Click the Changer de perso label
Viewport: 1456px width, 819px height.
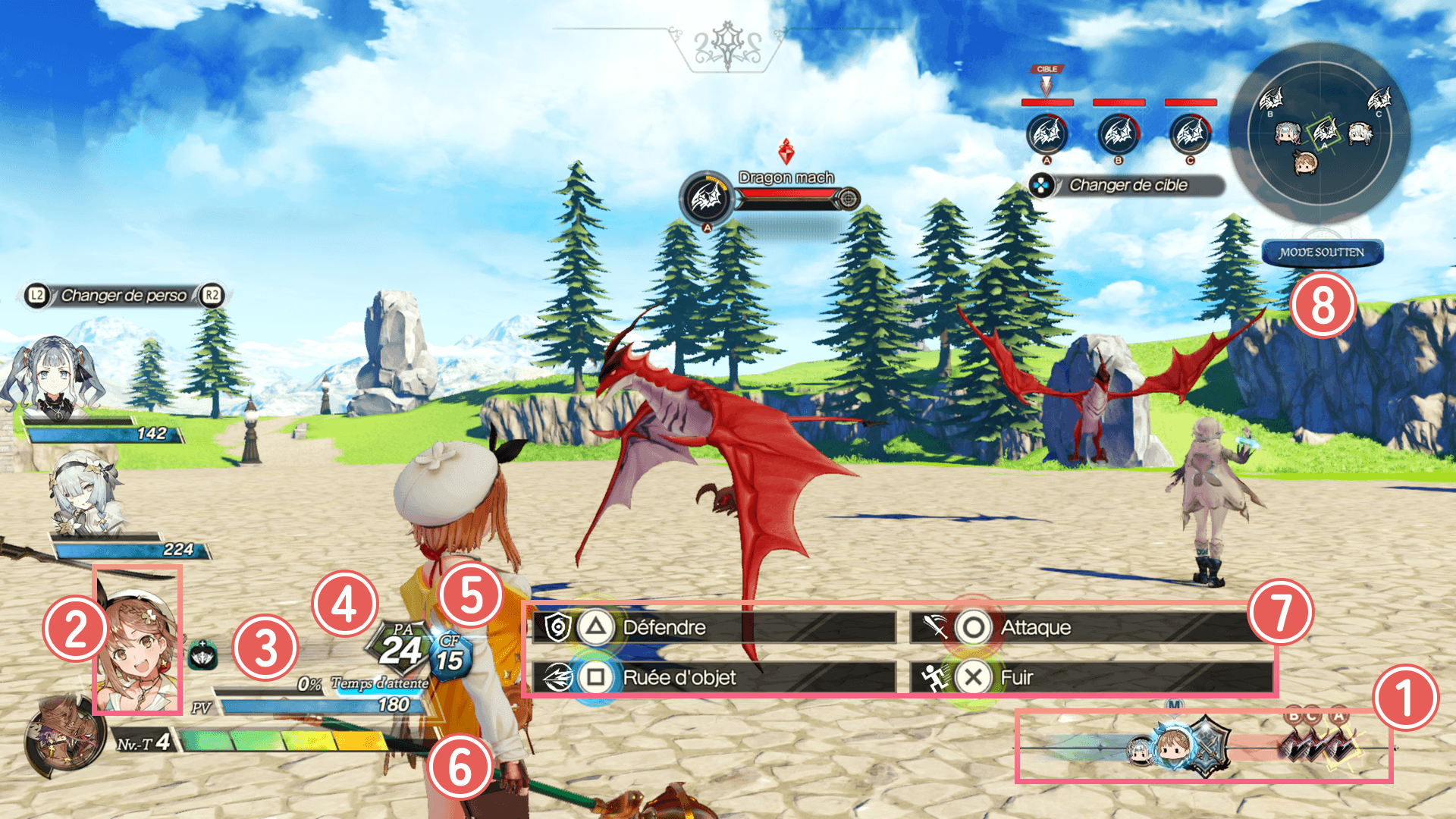[123, 295]
